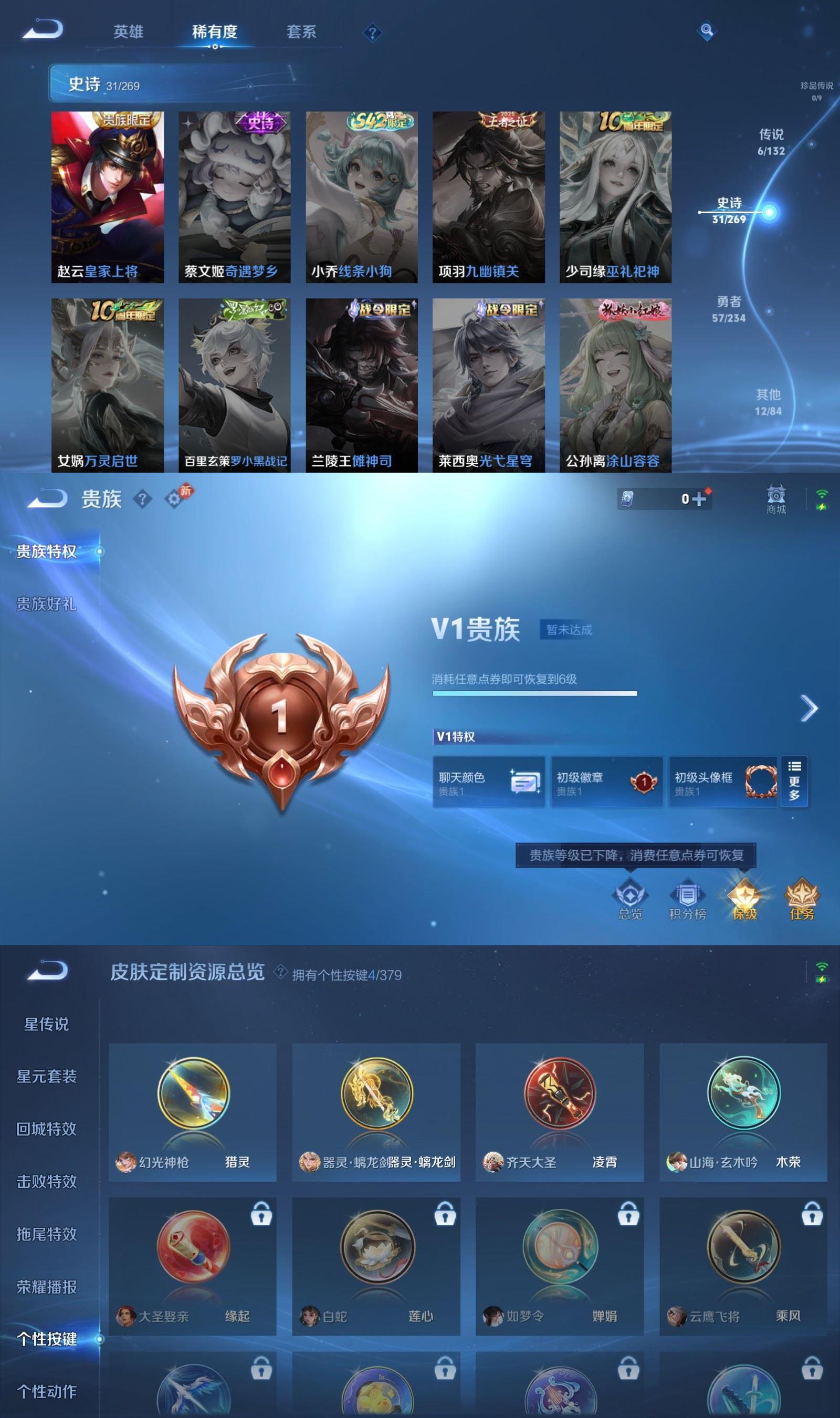Screen dimensions: 840x1418
Task: View the 聊天颜色 privilege card
Action: [489, 783]
